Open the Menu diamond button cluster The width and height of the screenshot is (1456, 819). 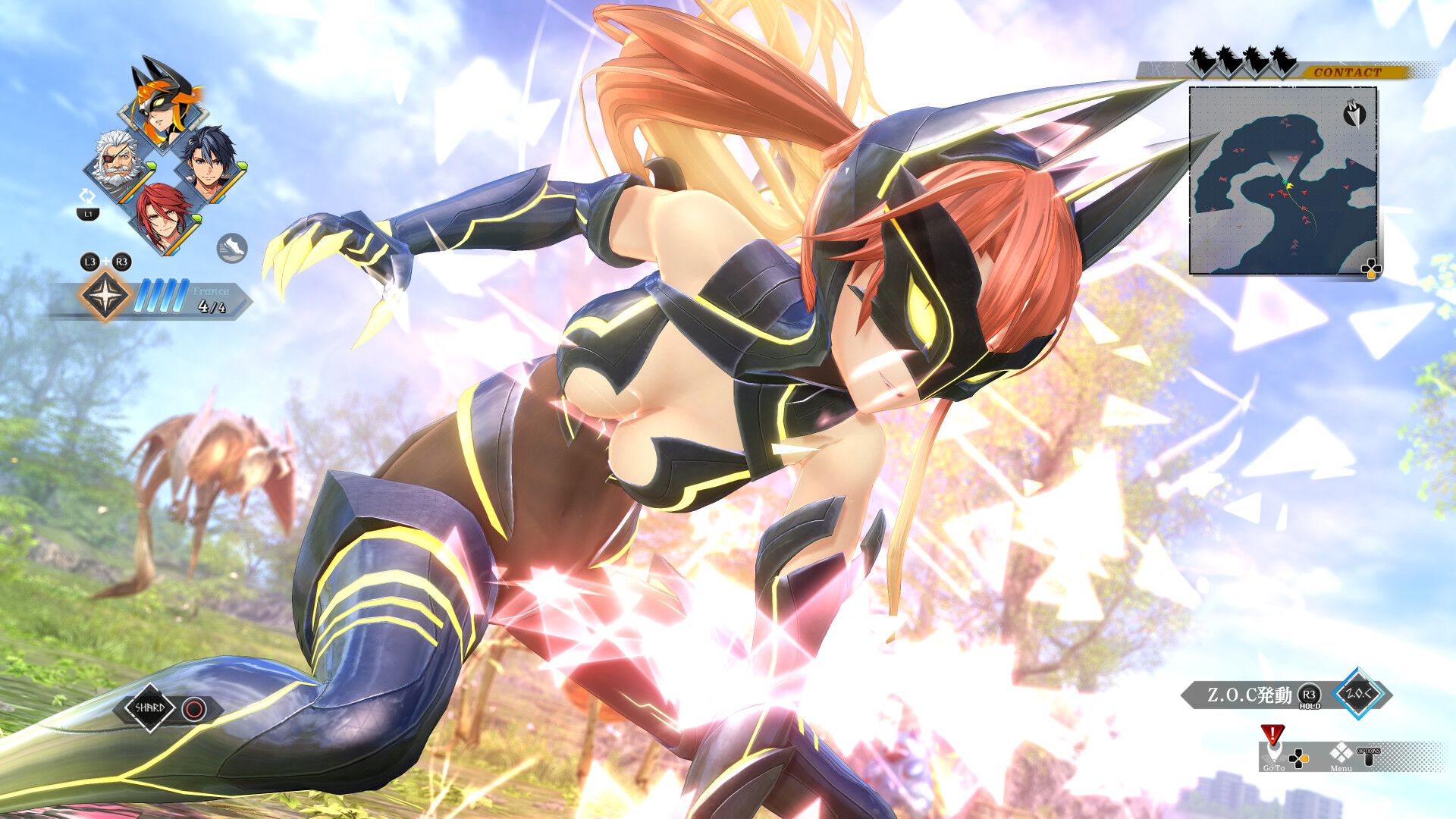pos(1341,753)
